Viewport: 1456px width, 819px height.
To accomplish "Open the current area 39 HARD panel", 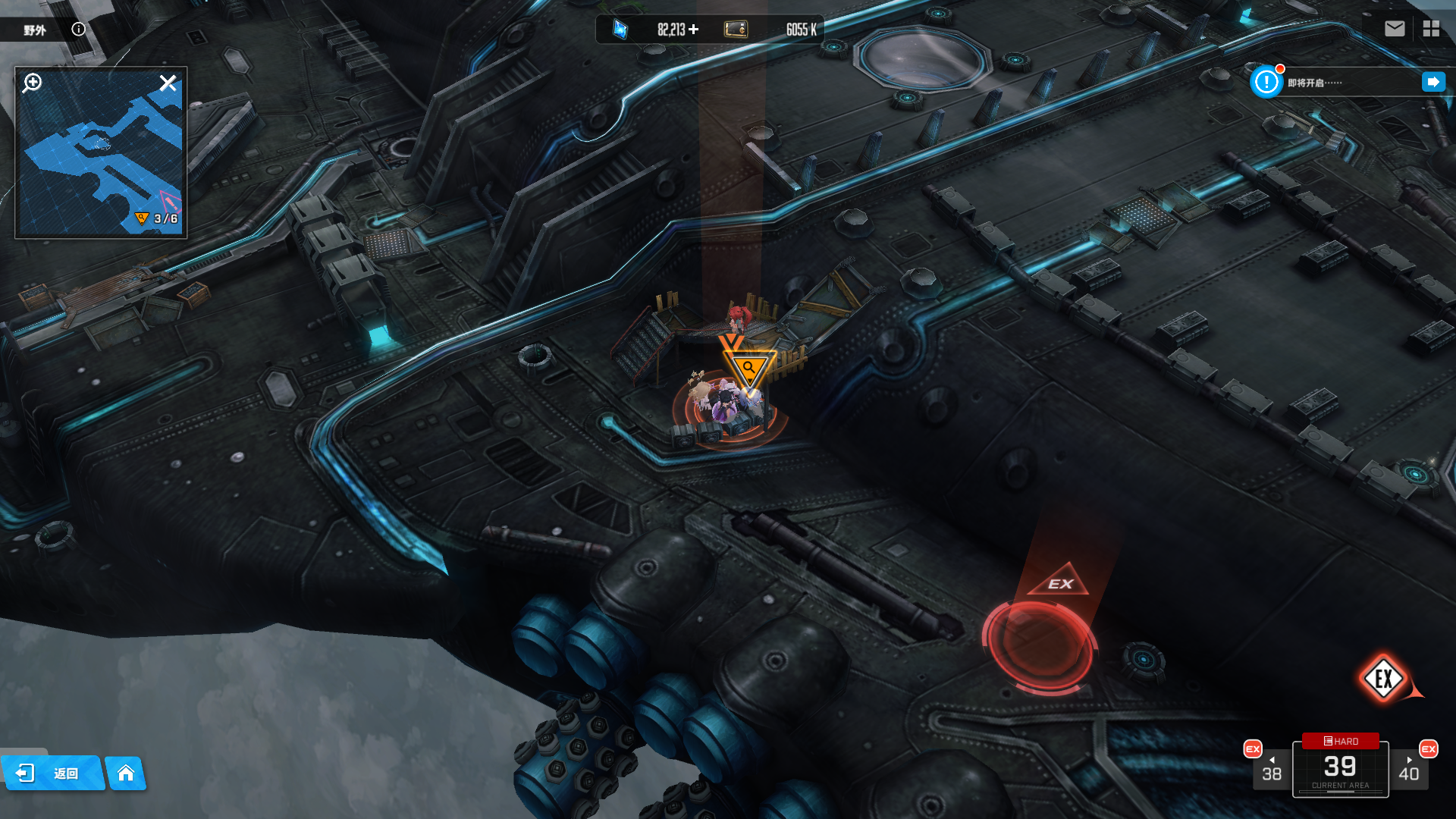I will (1340, 767).
